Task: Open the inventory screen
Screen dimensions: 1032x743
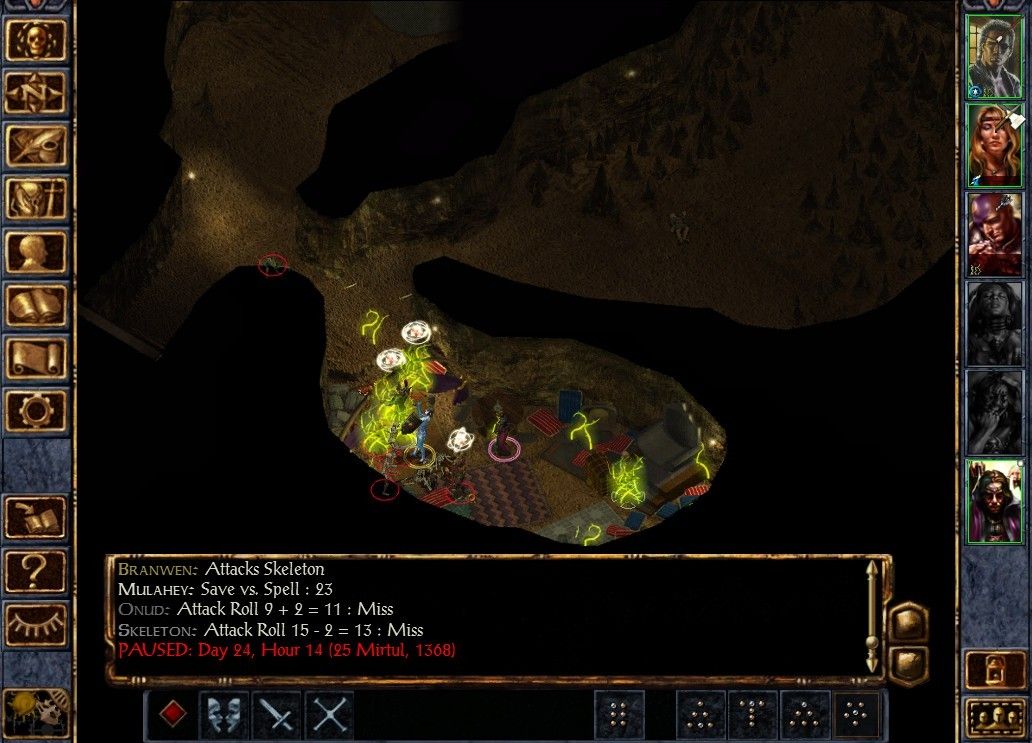Action: (37, 199)
